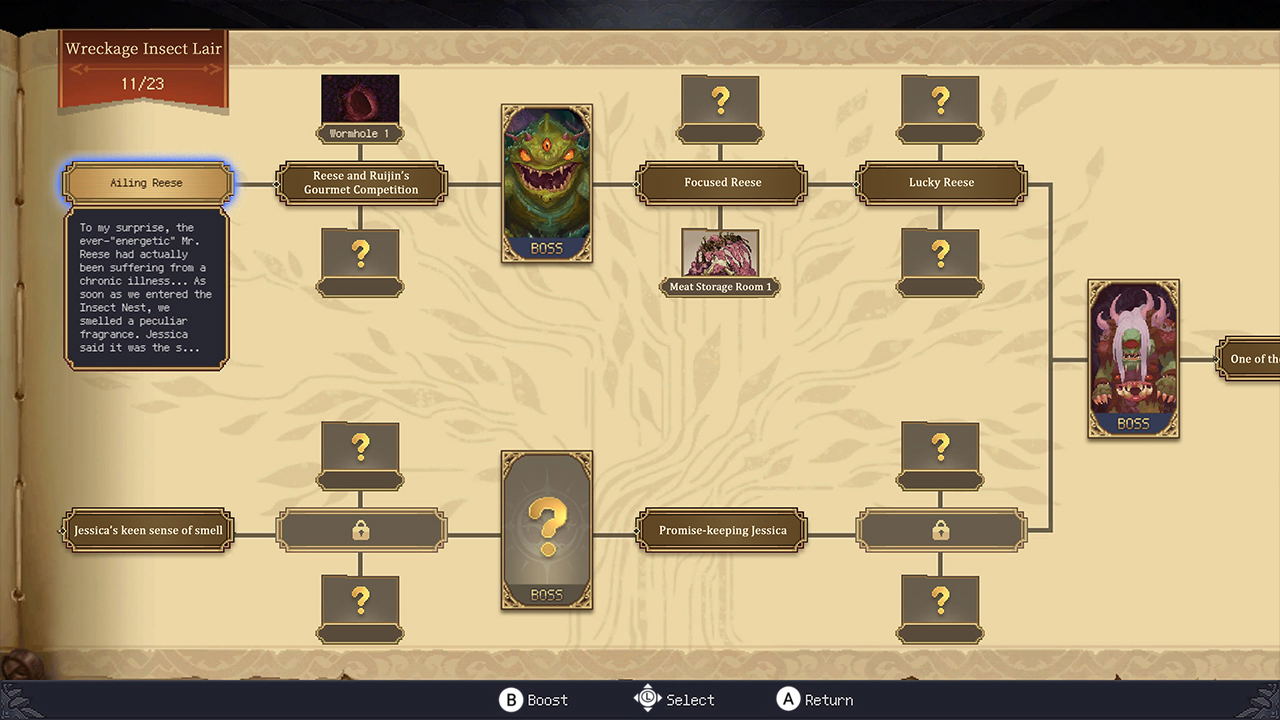Open Reese and Ruijin's Gourmet Competition node
This screenshot has width=1280, height=720.
pyautogui.click(x=361, y=183)
